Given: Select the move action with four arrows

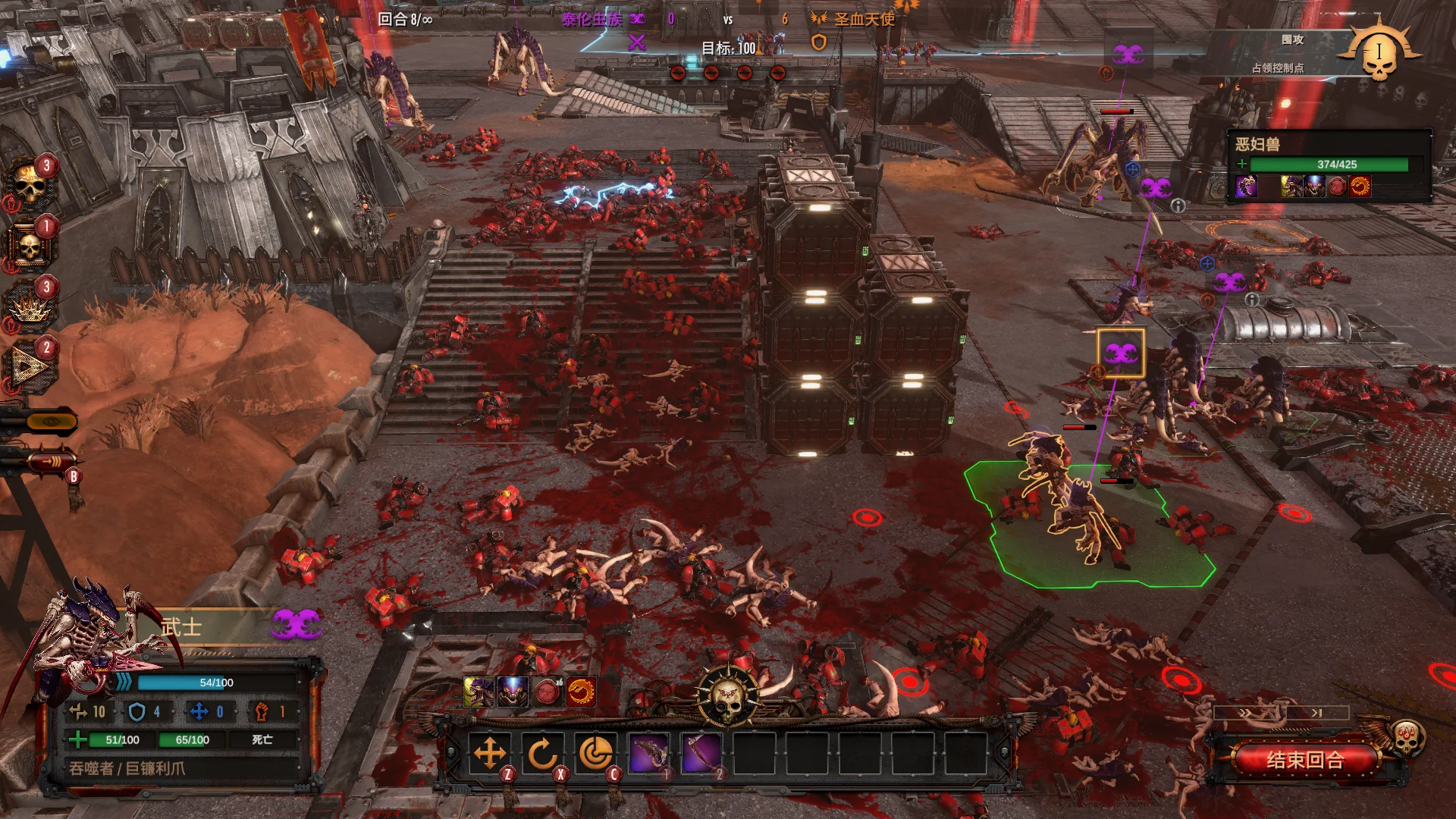Looking at the screenshot, I should [490, 754].
